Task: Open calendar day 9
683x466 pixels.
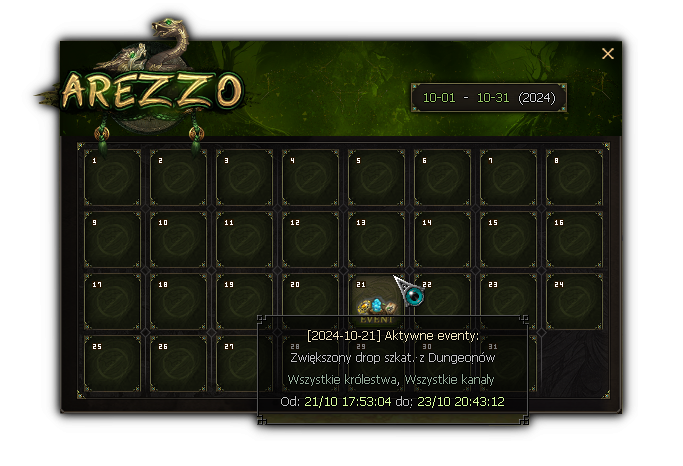Action: (112, 239)
